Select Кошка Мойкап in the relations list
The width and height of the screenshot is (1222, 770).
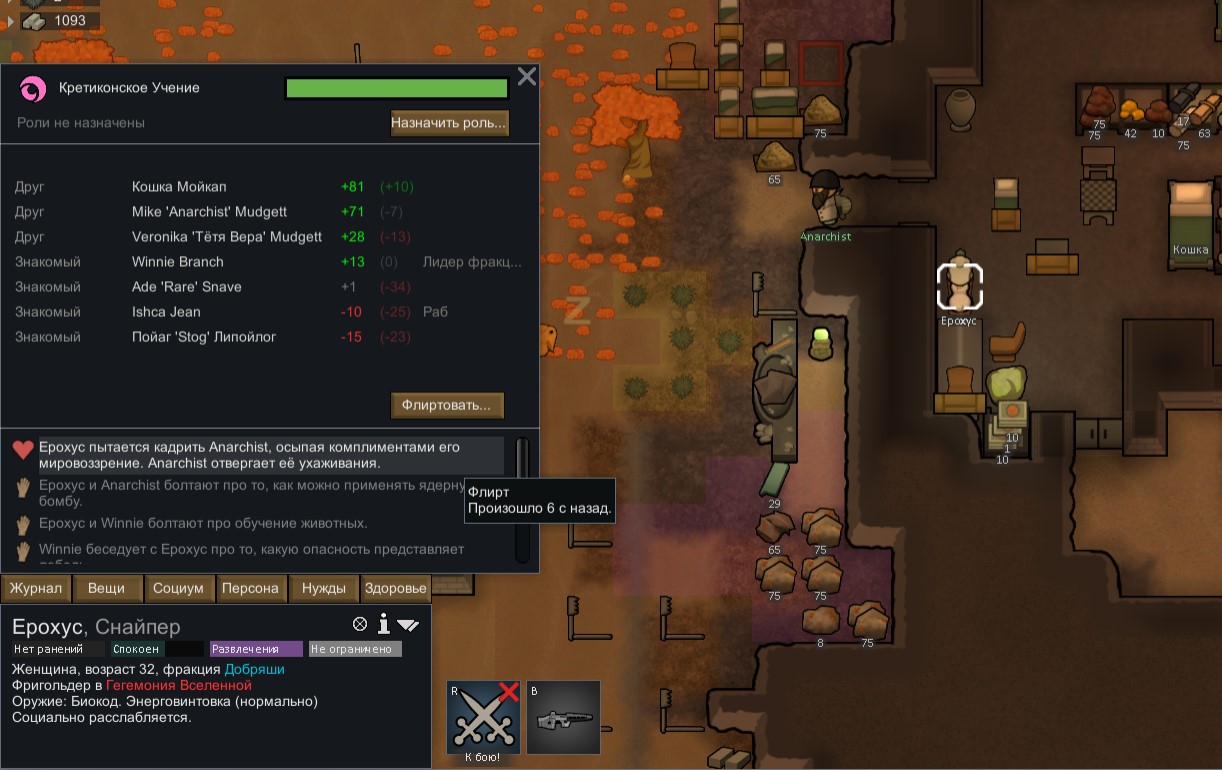(x=179, y=187)
